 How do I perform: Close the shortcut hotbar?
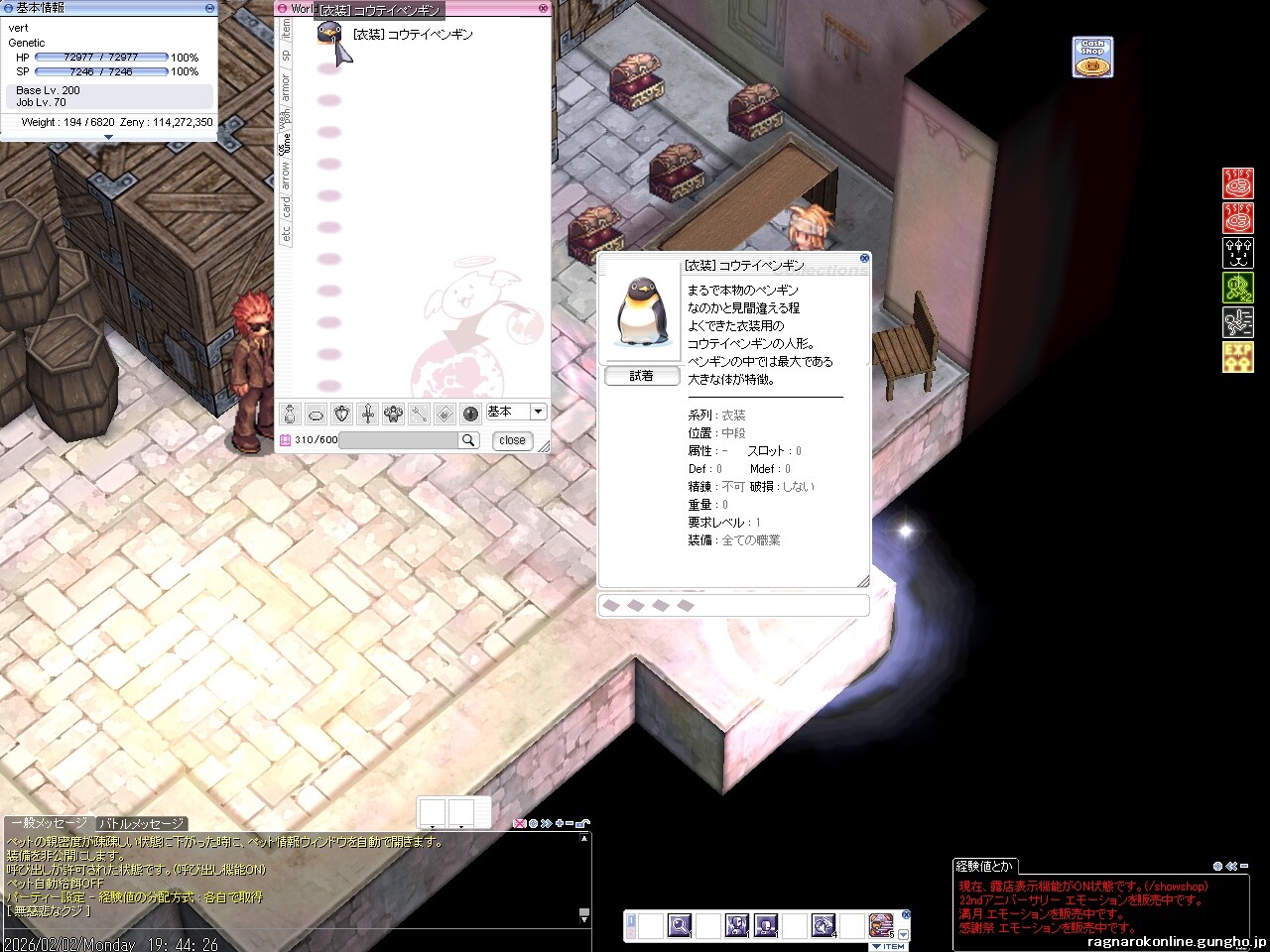point(905,915)
